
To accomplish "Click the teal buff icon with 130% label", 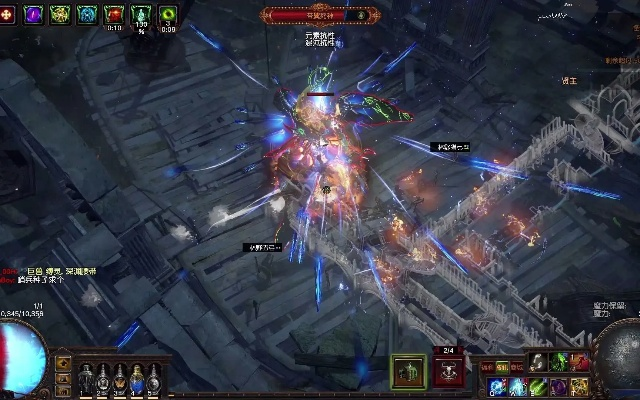I will click(x=141, y=14).
